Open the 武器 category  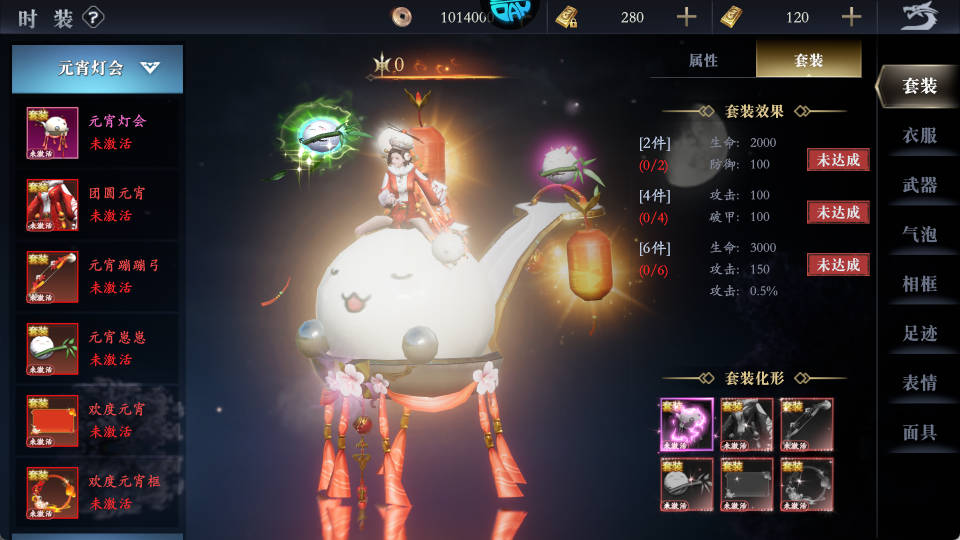919,185
